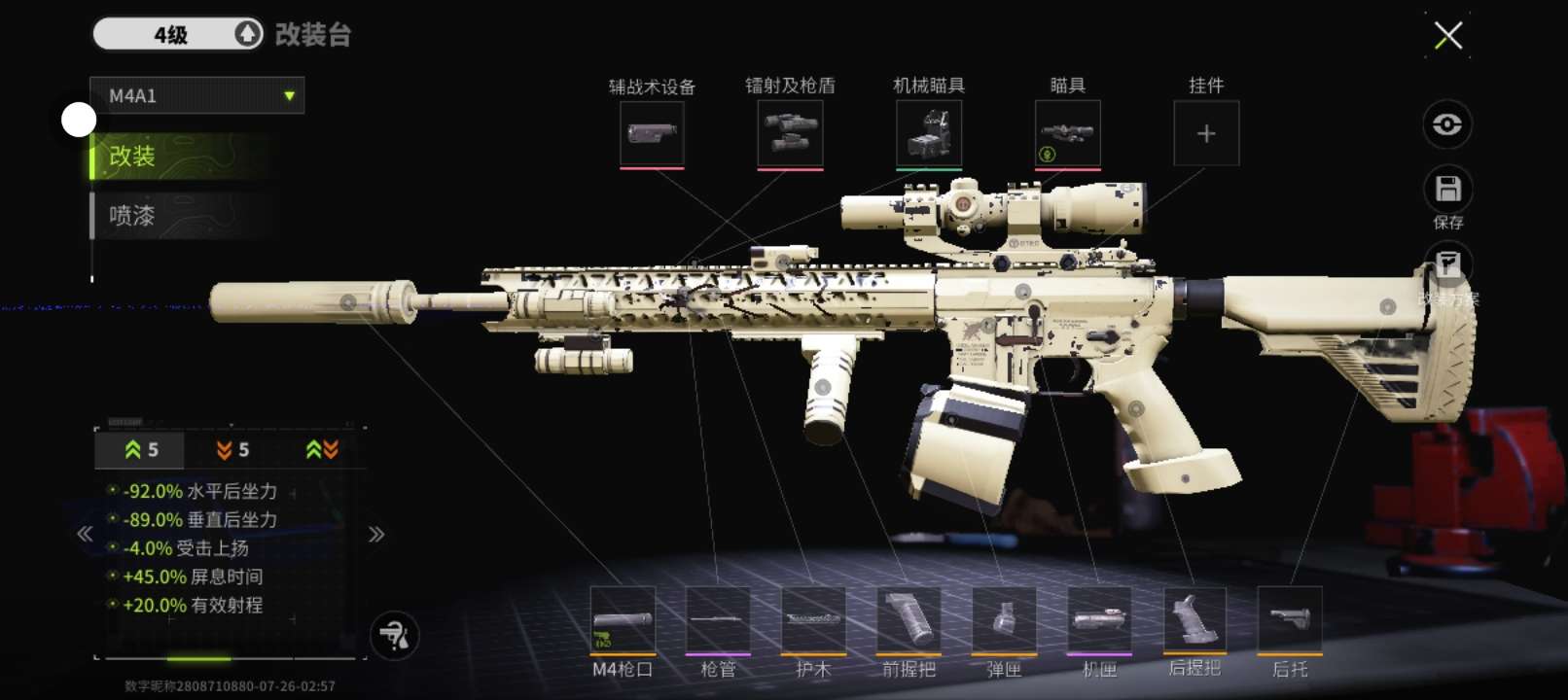This screenshot has height=700, width=1568.
Task: Select the 前握把 foregrip slot
Action: click(909, 619)
